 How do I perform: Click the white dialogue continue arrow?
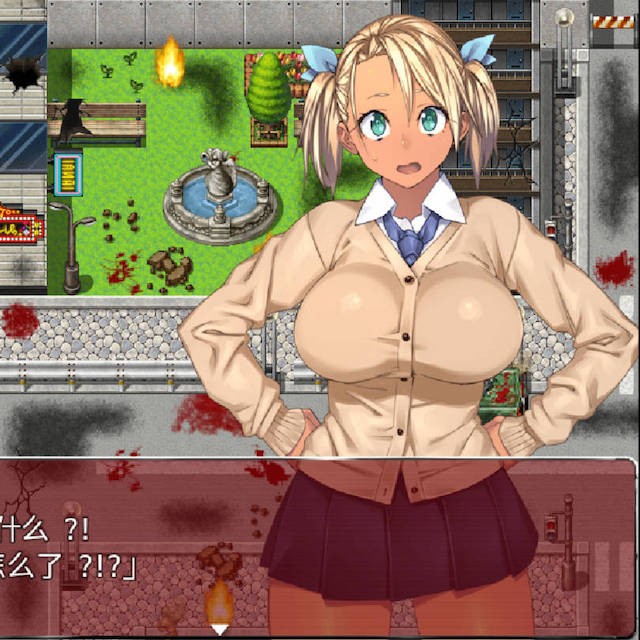(219, 629)
